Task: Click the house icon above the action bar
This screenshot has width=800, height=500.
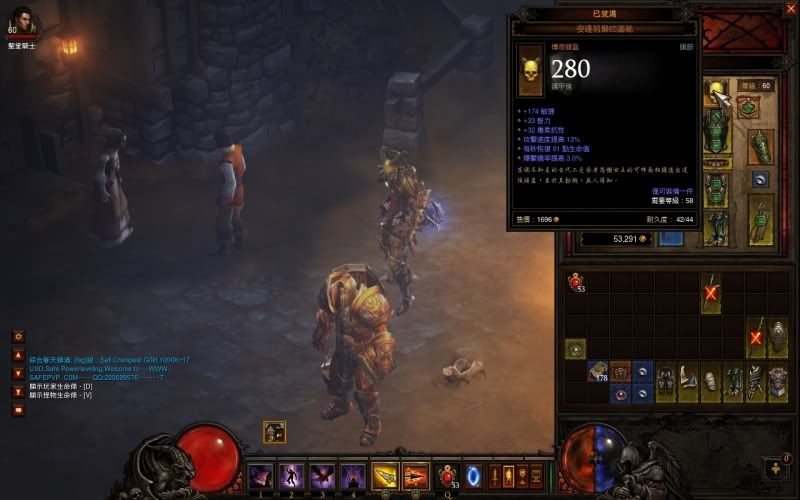Action: [275, 432]
